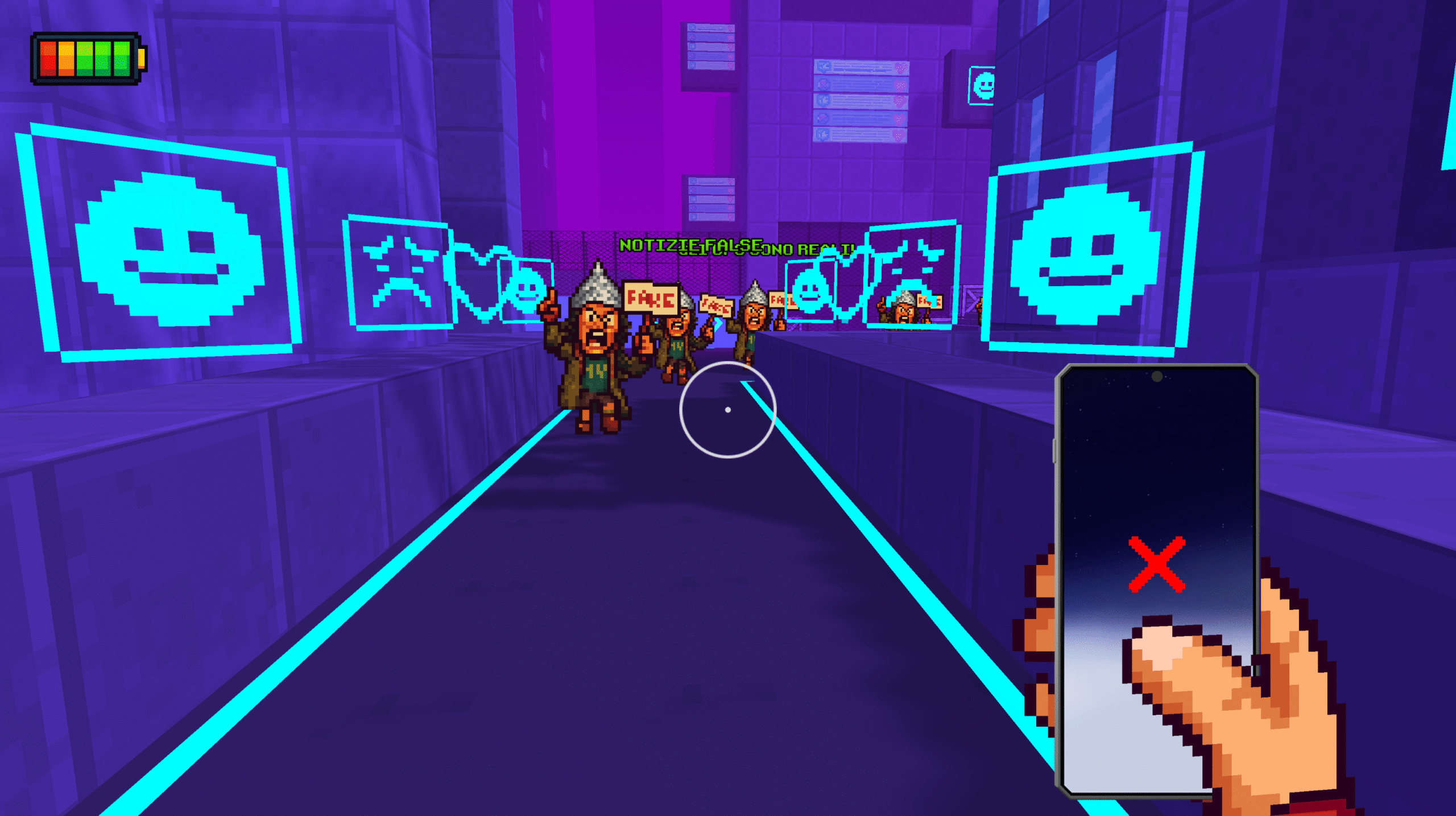Click the teardrop smiley screen behind the protesters
This screenshot has height=816, width=1456.
tap(809, 289)
